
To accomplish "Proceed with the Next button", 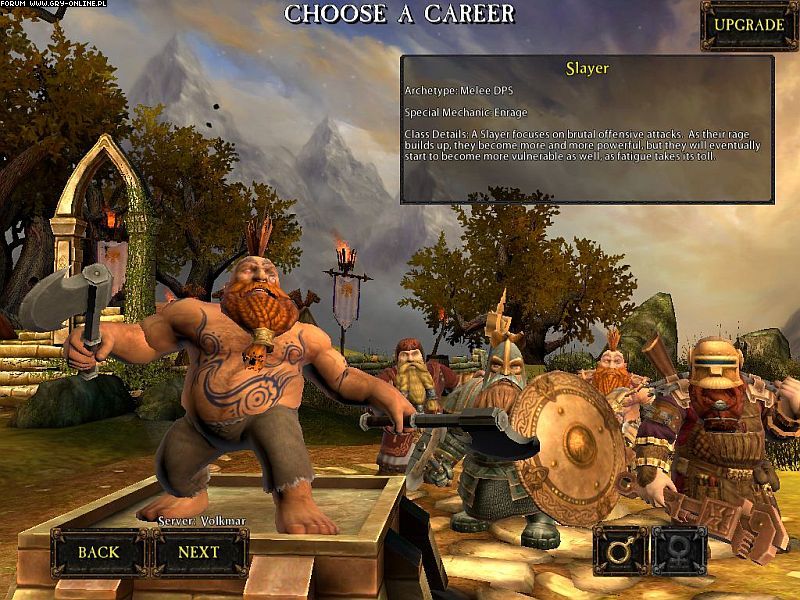I will point(198,551).
